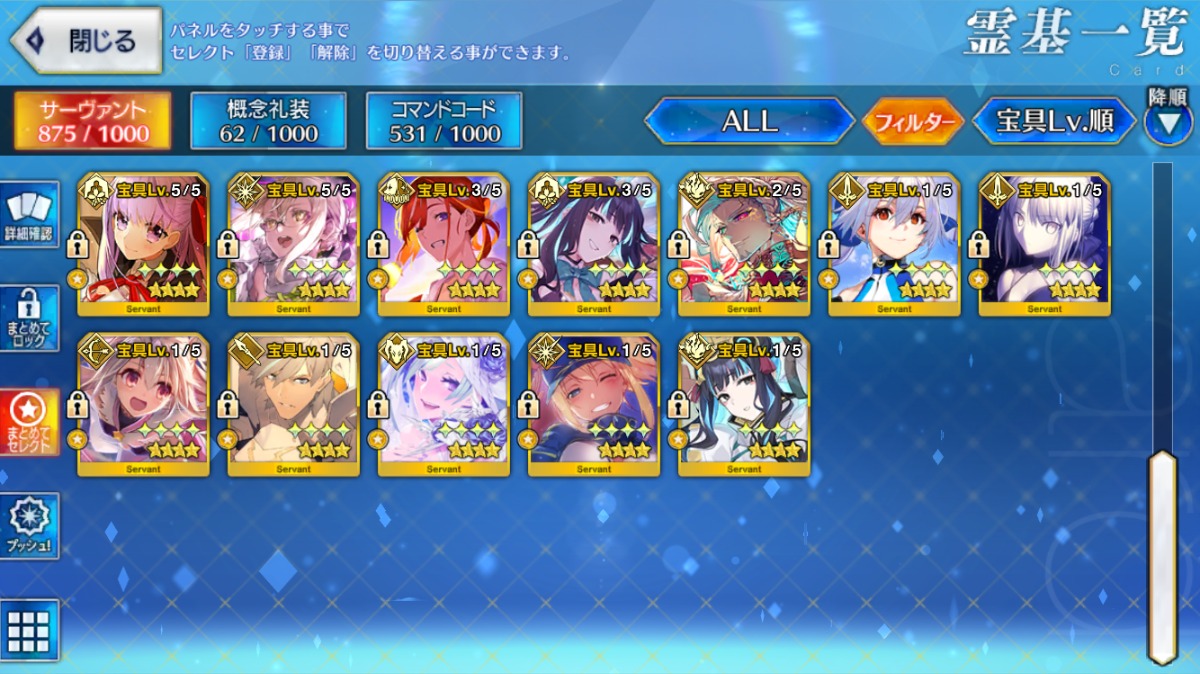The width and height of the screenshot is (1200, 674).
Task: Select the blonde servant with blue cap
Action: pos(593,405)
